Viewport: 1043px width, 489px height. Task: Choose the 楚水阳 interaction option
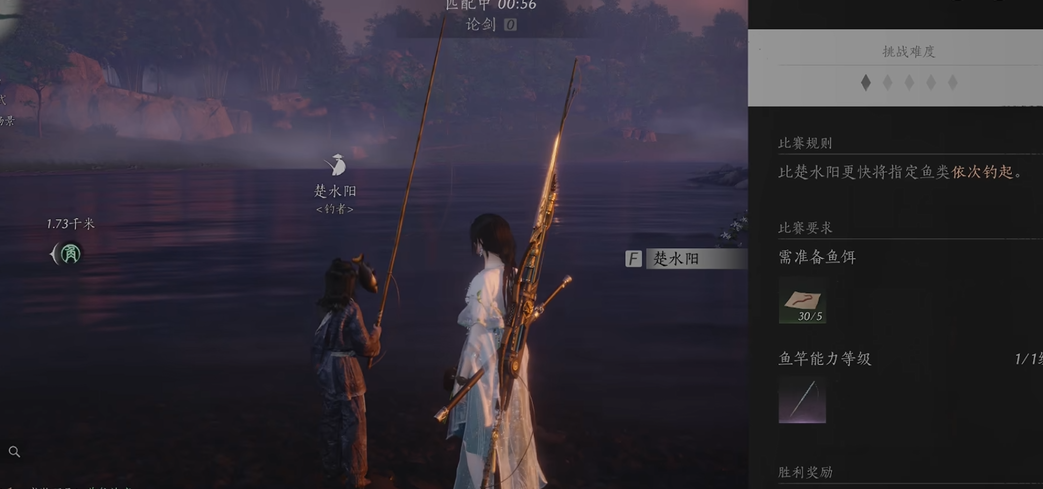684,259
